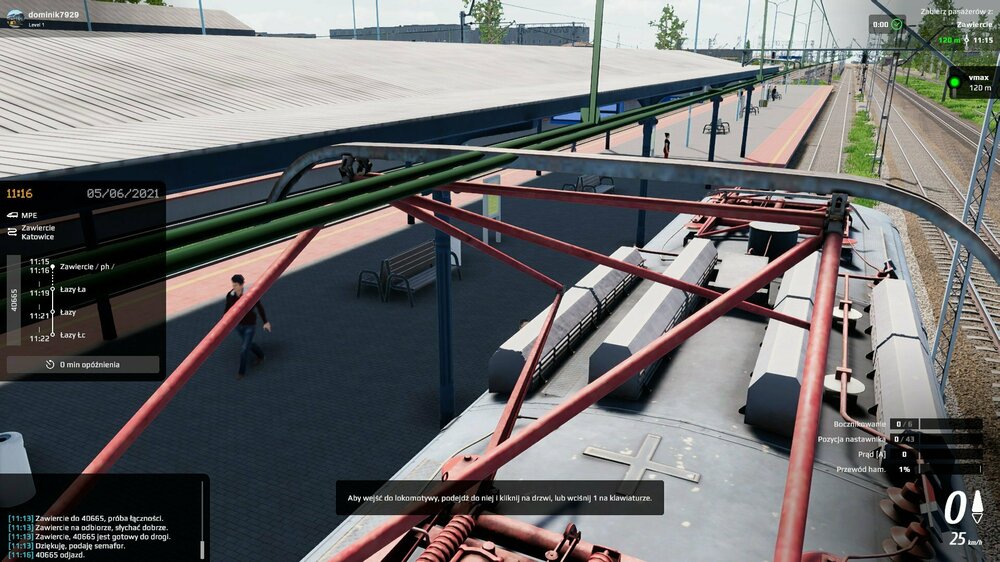Open the dominik7929 player profile
This screenshot has height=562, width=1000.
click(x=50, y=17)
